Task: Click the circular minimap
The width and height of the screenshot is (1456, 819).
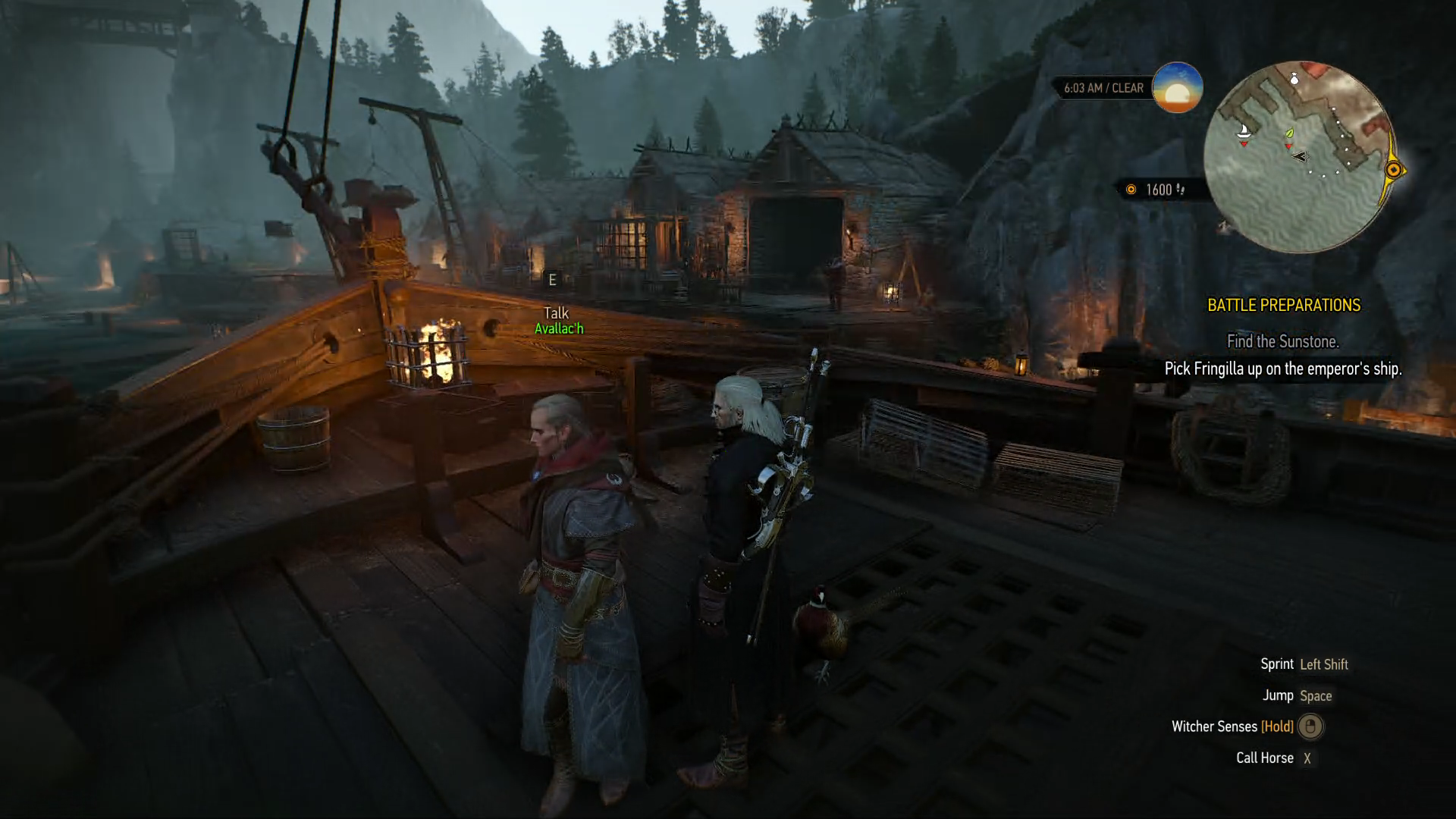Action: [1298, 157]
